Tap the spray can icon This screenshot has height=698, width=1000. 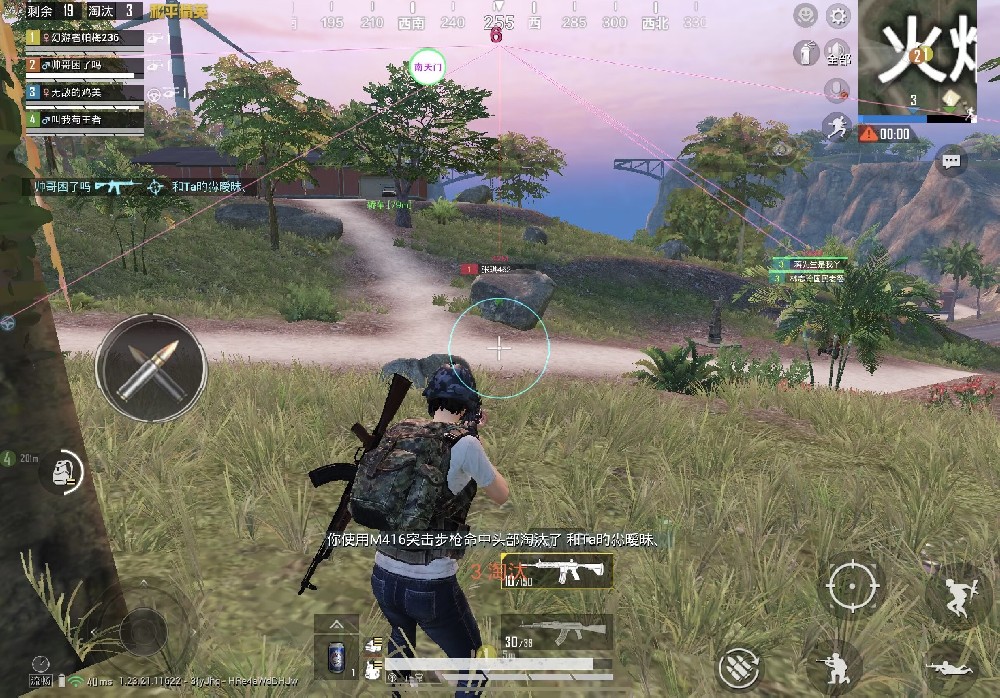pos(805,52)
